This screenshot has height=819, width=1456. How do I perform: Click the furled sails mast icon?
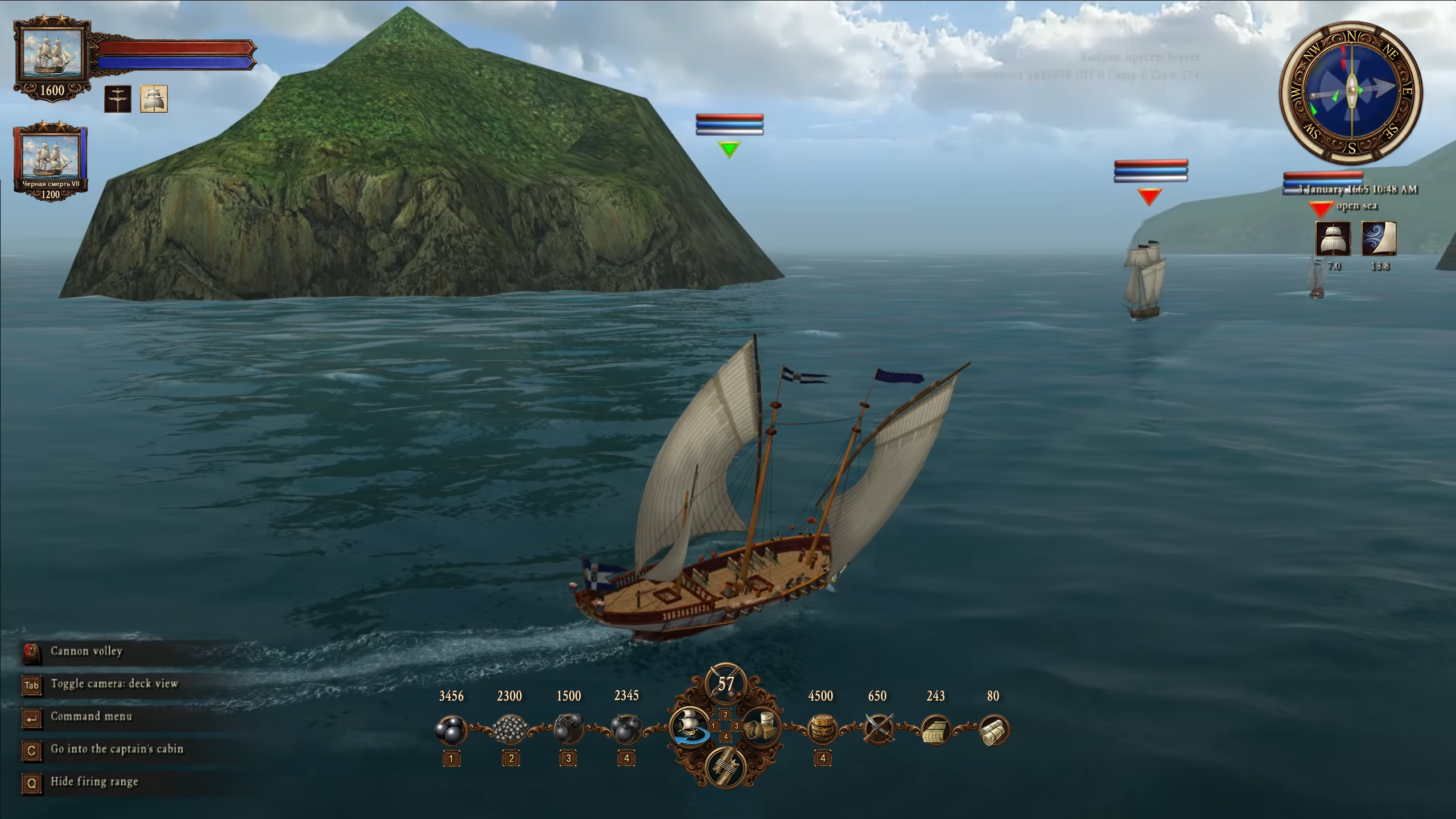pyautogui.click(x=118, y=99)
